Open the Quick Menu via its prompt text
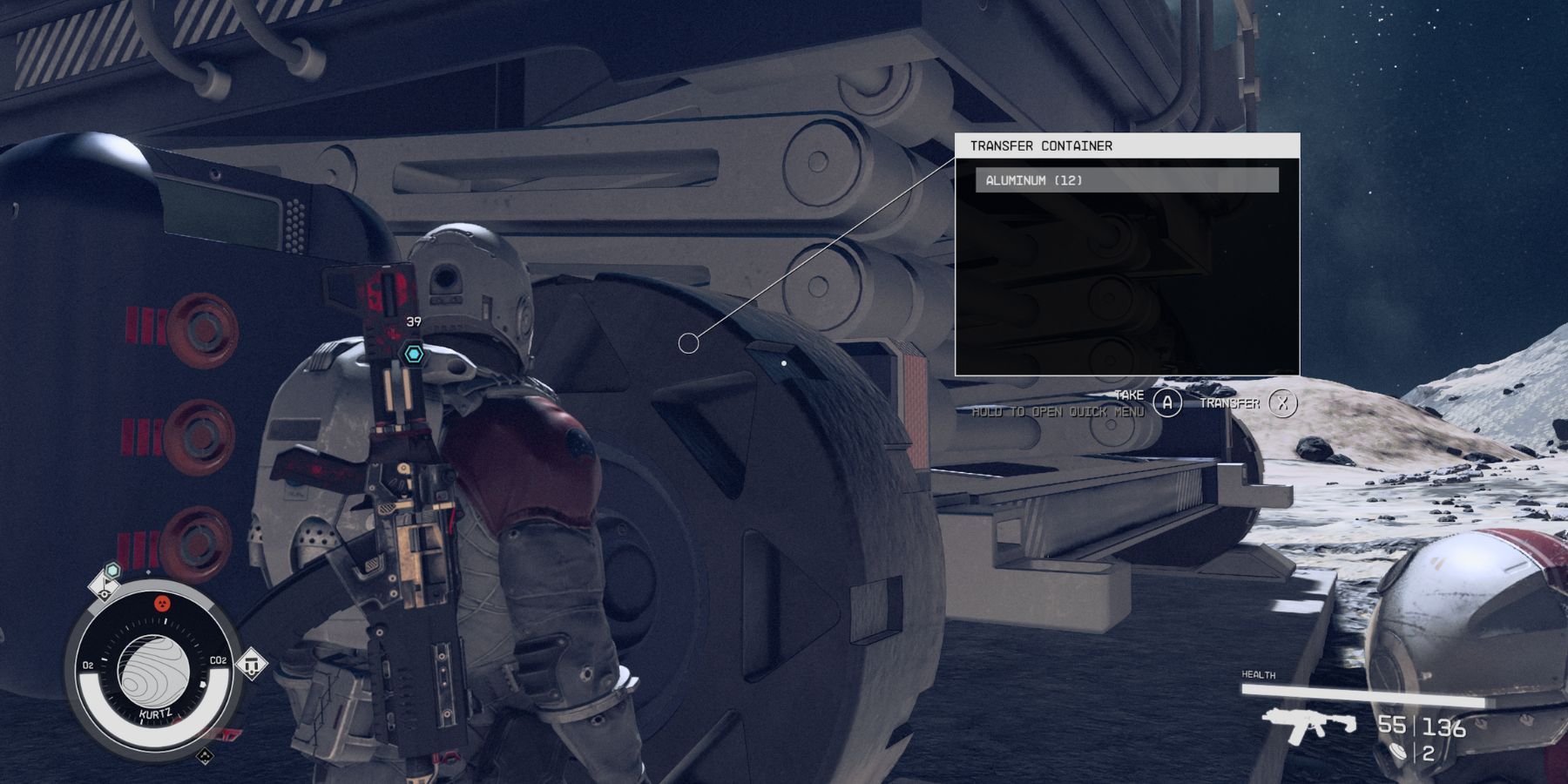 click(1059, 411)
